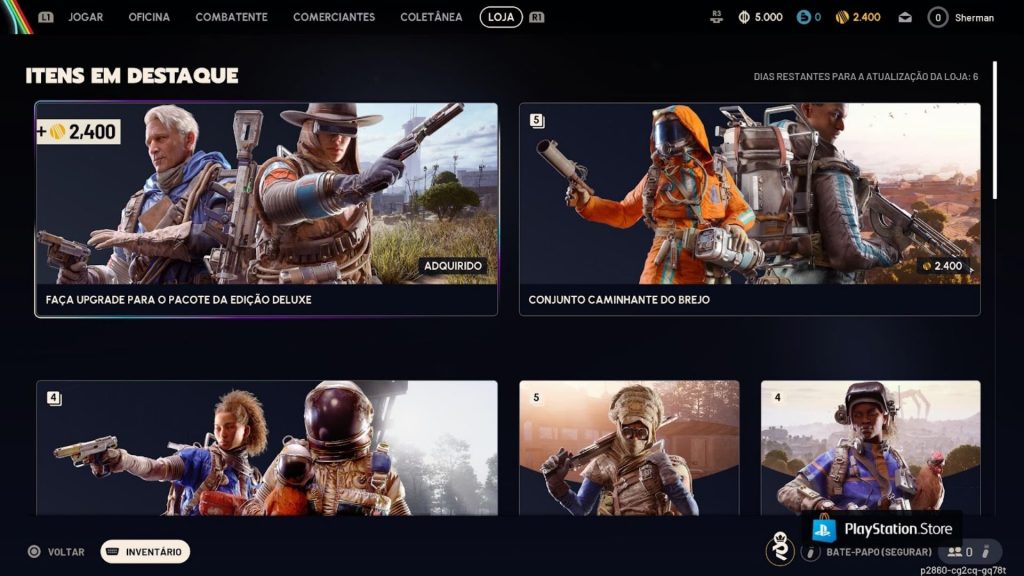This screenshot has width=1024, height=576.
Task: Open the Oficina tab
Action: (x=149, y=17)
